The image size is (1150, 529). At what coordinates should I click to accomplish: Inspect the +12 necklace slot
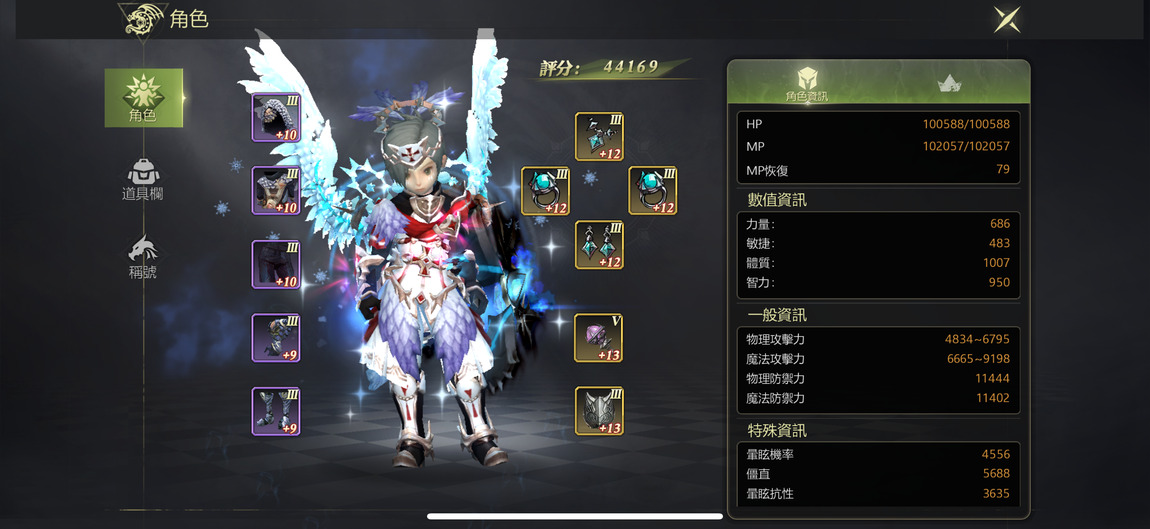click(599, 137)
